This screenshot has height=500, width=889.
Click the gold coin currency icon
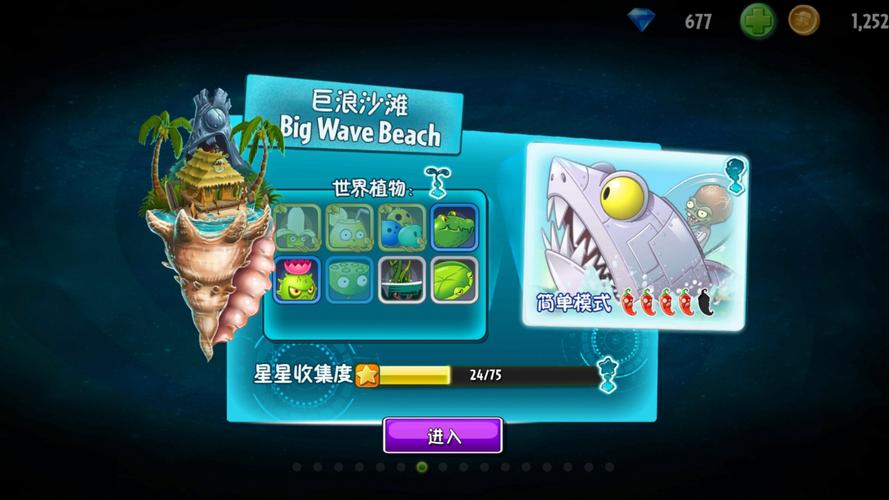click(803, 20)
